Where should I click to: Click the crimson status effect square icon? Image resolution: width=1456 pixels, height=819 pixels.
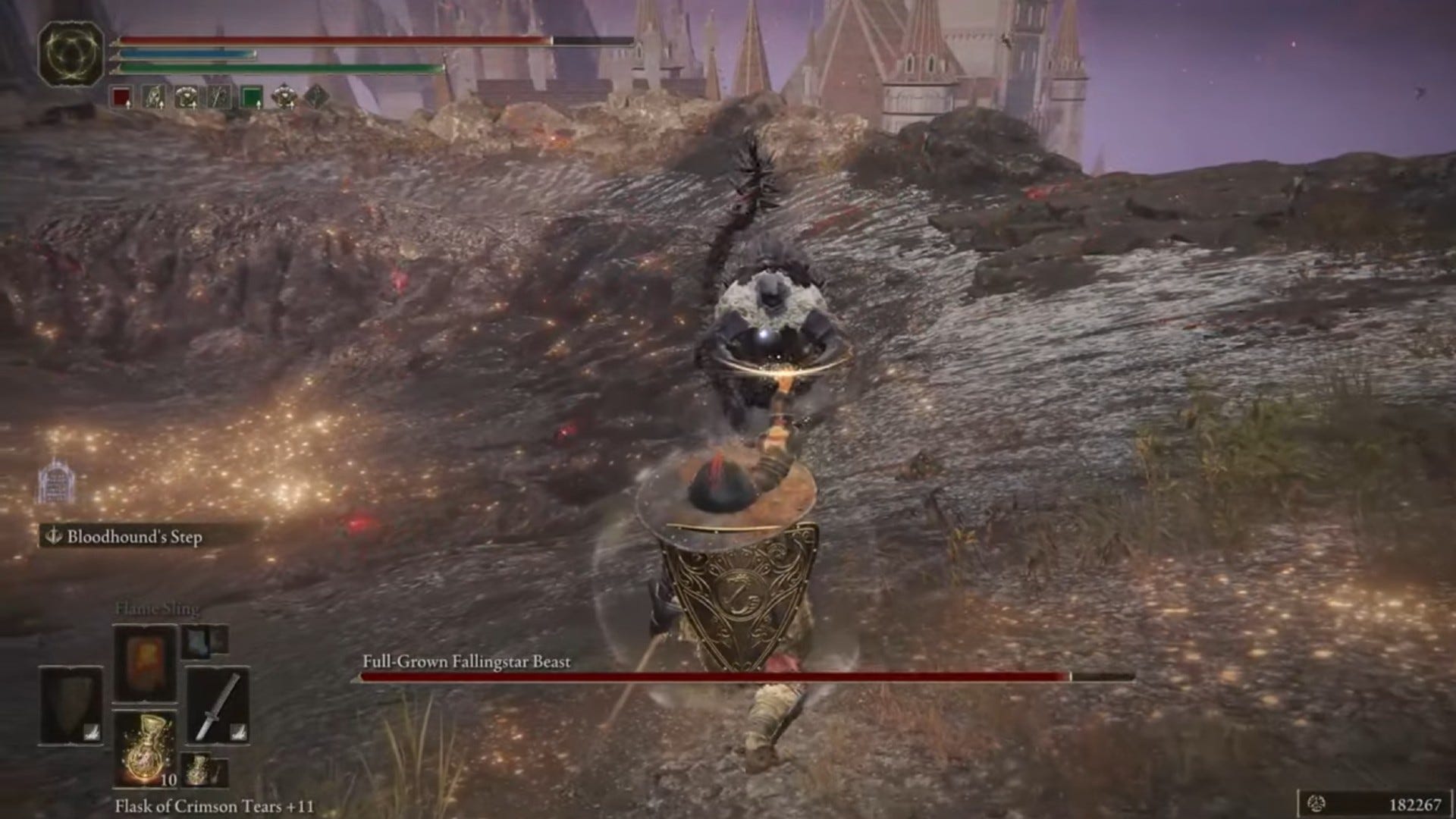click(120, 96)
